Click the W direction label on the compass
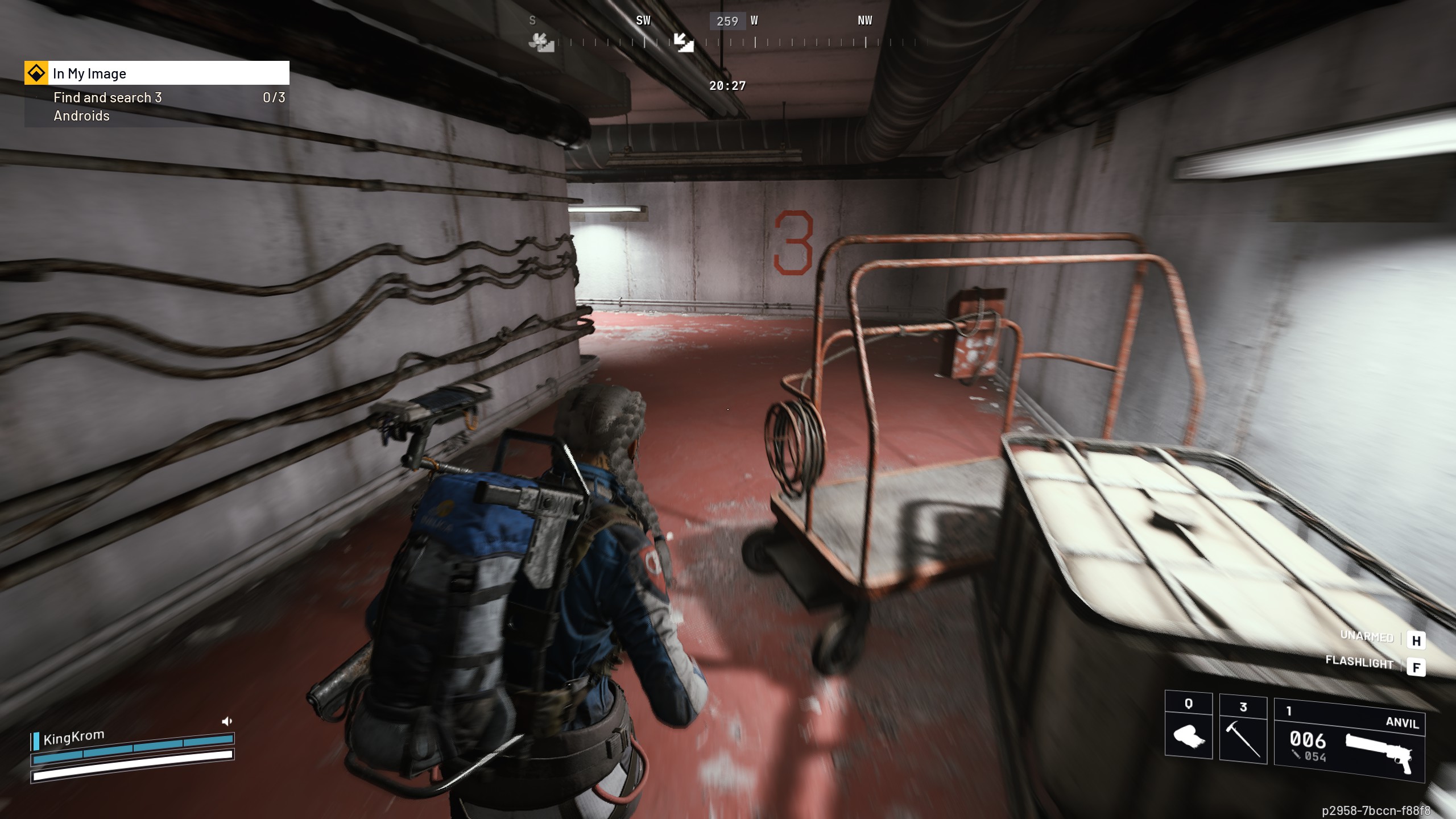Viewport: 1456px width, 819px height. [x=754, y=20]
